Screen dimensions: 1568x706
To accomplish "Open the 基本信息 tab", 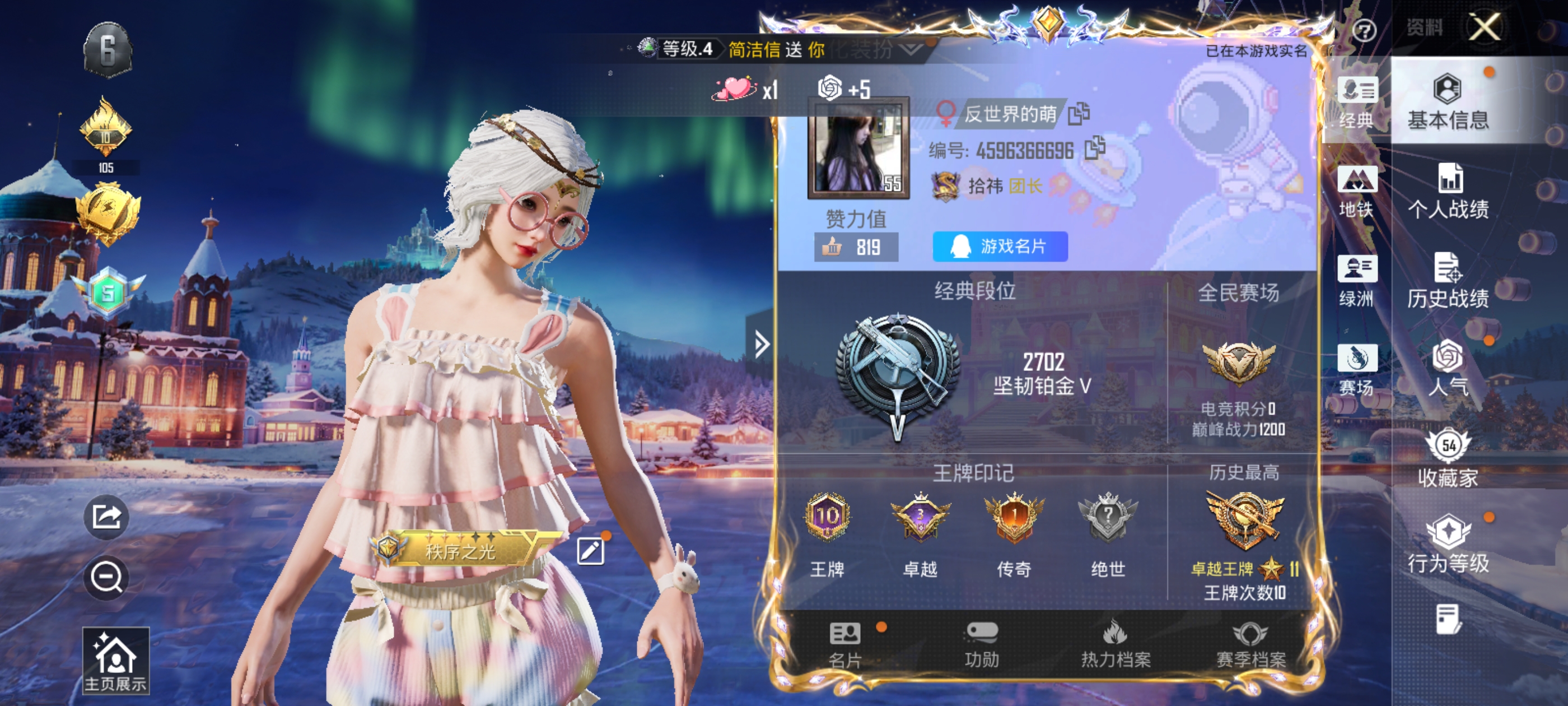I will coord(1448,102).
